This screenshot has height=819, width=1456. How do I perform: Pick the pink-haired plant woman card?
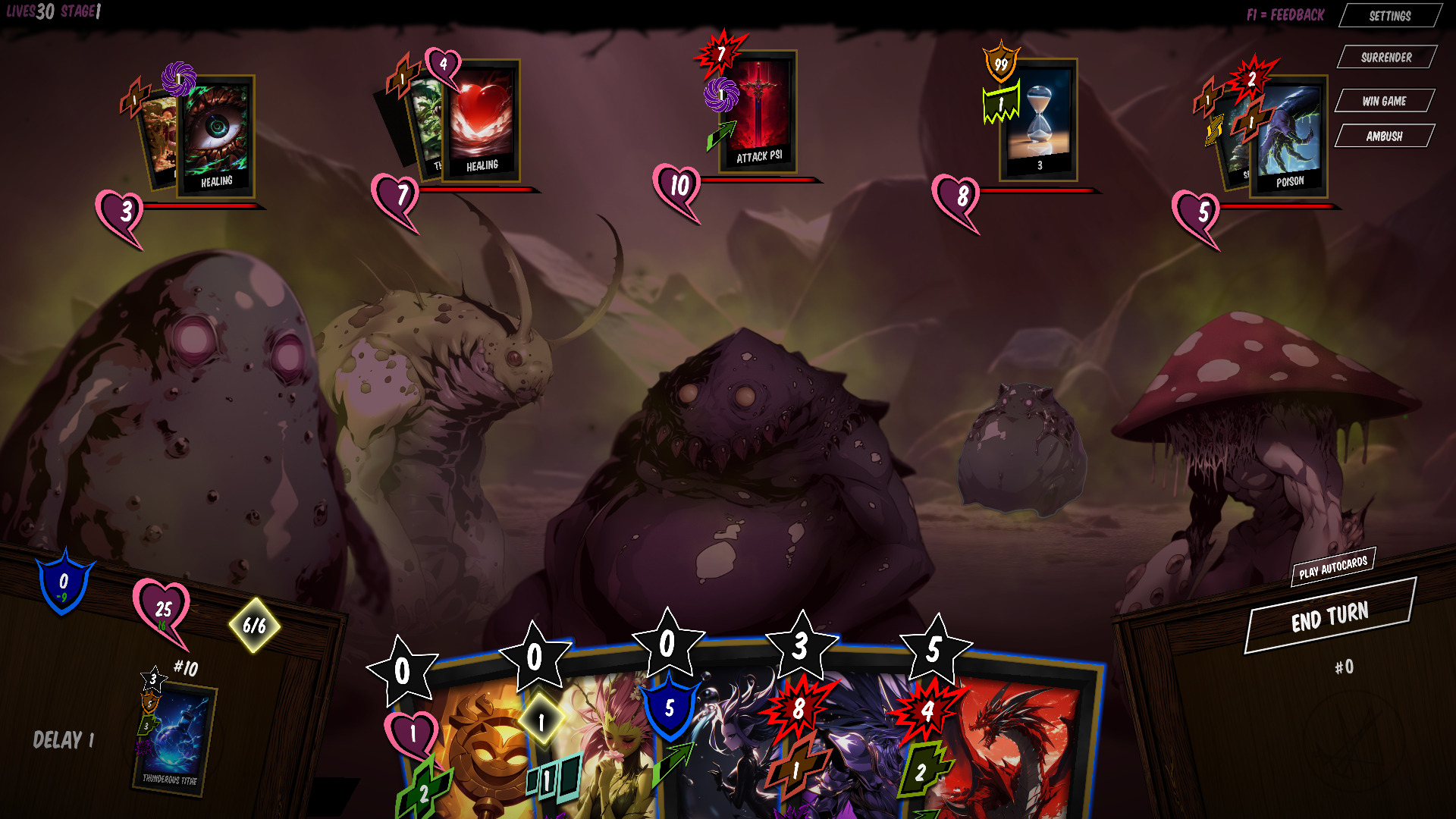607,751
